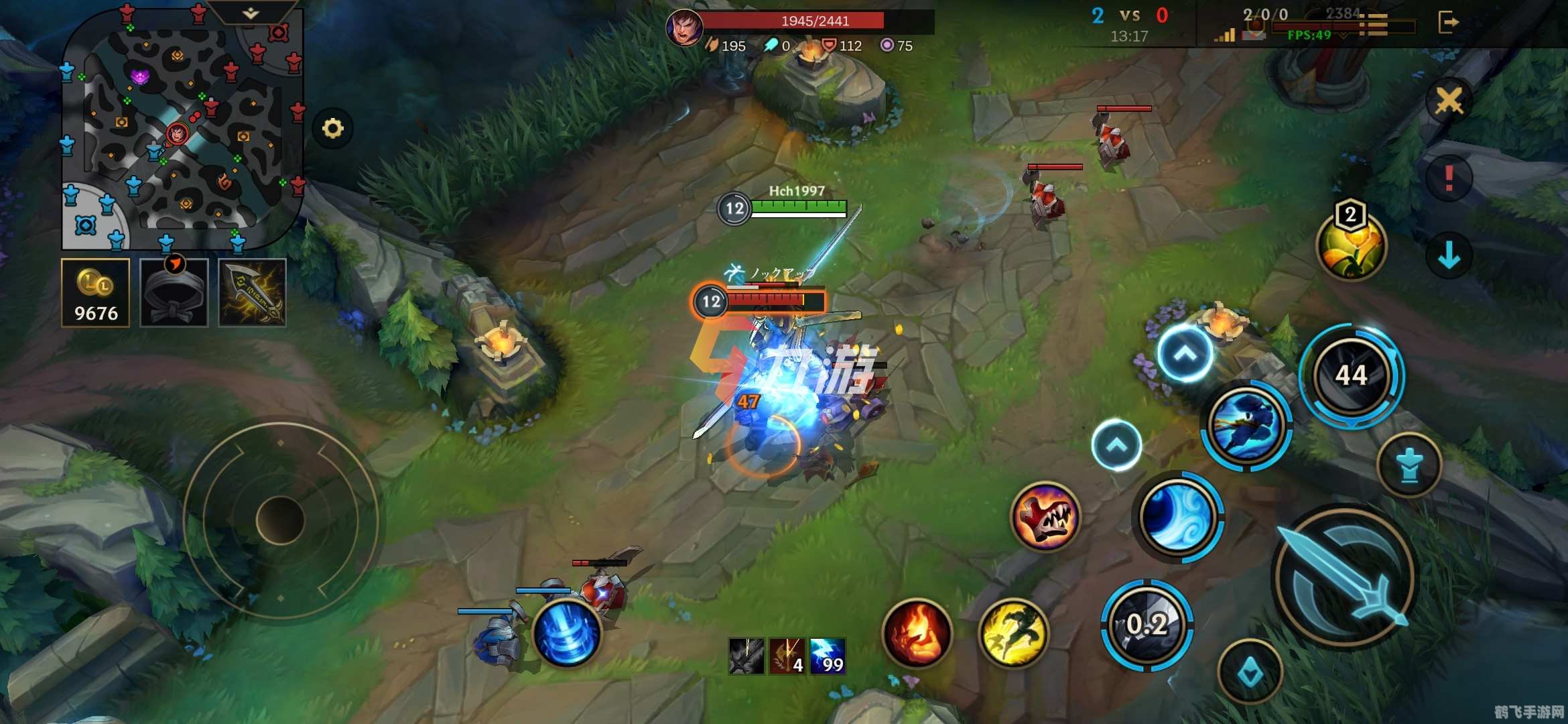Open the minimap

click(x=181, y=131)
